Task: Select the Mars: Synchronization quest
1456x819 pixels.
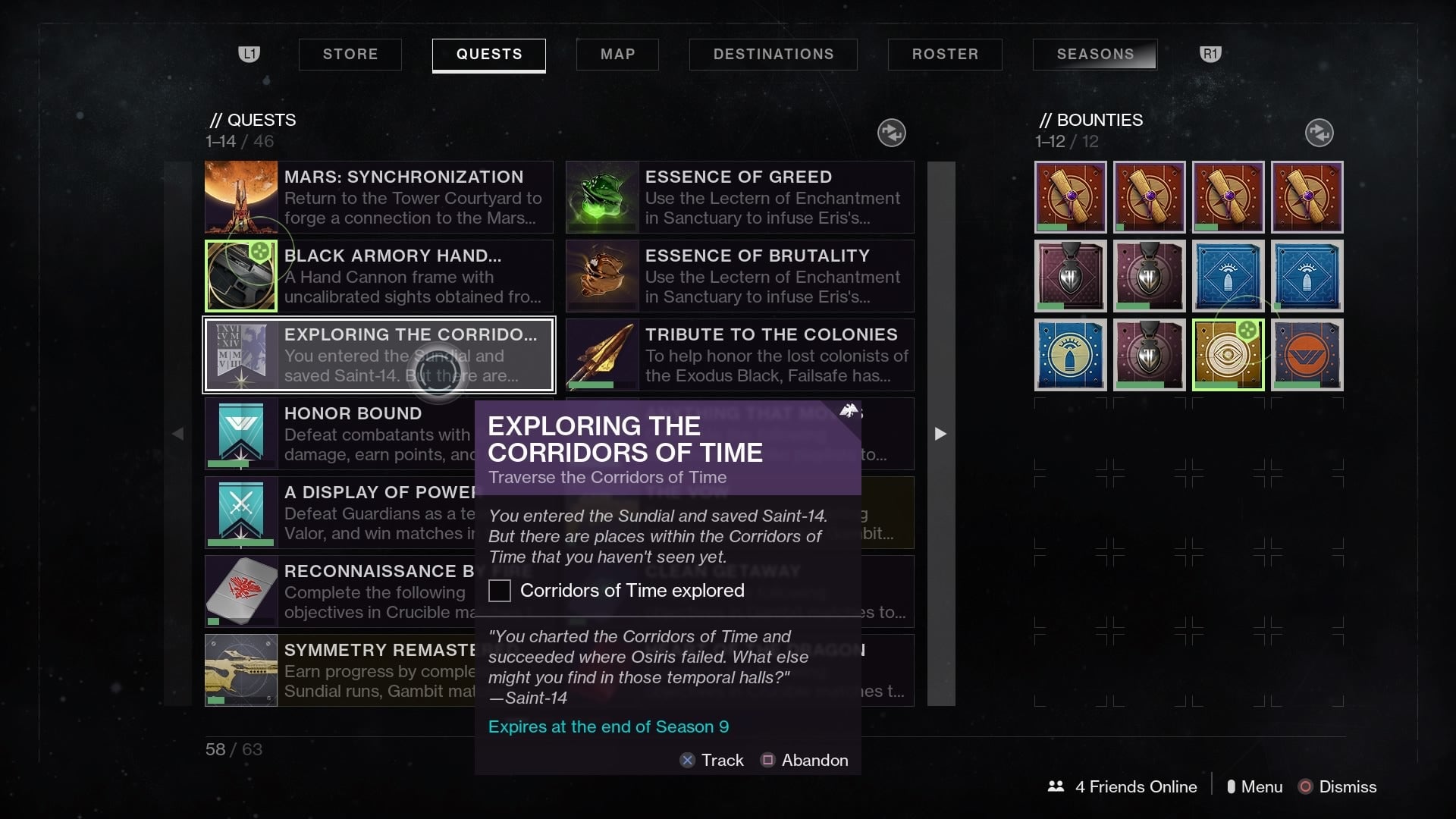Action: pyautogui.click(x=378, y=197)
